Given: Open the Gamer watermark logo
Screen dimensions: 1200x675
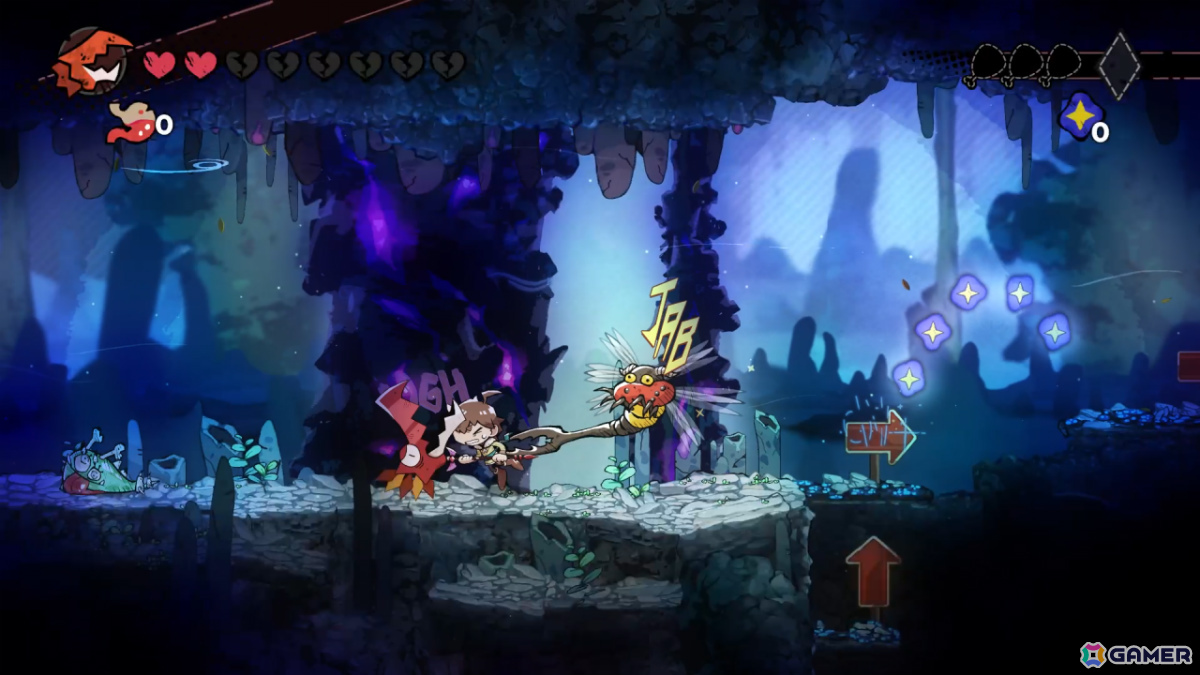Looking at the screenshot, I should pos(1135,654).
